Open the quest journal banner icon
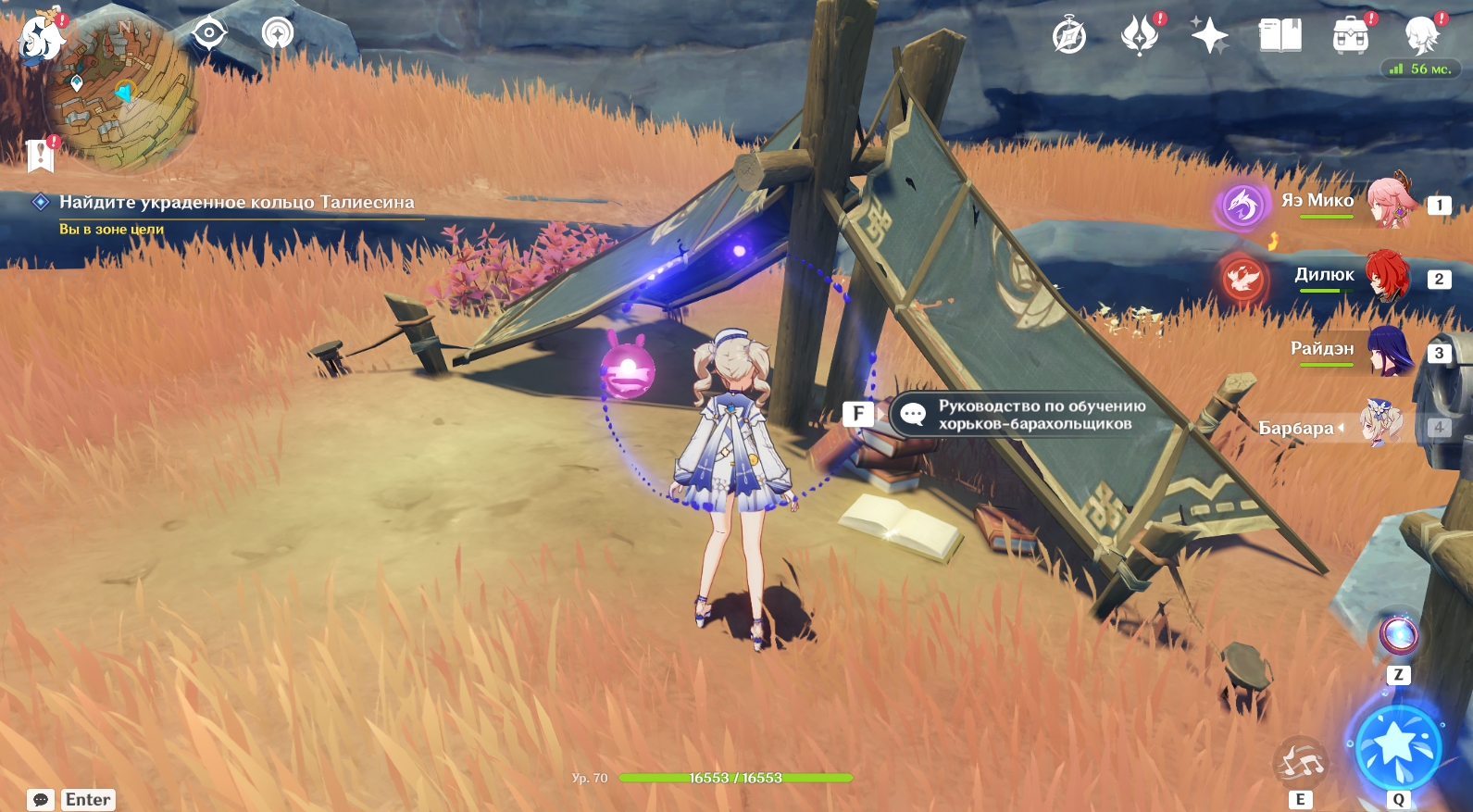The width and height of the screenshot is (1473, 812). pos(41,156)
